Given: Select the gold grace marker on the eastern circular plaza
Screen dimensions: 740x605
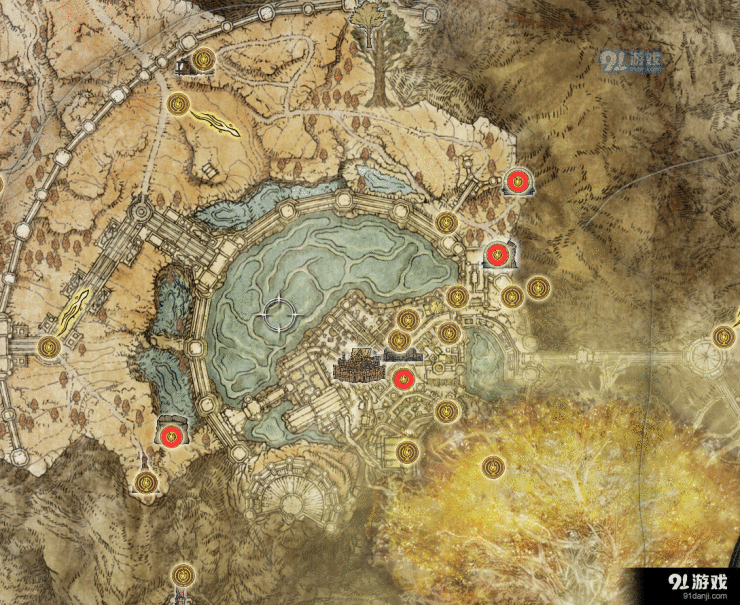Looking at the screenshot, I should (723, 337).
